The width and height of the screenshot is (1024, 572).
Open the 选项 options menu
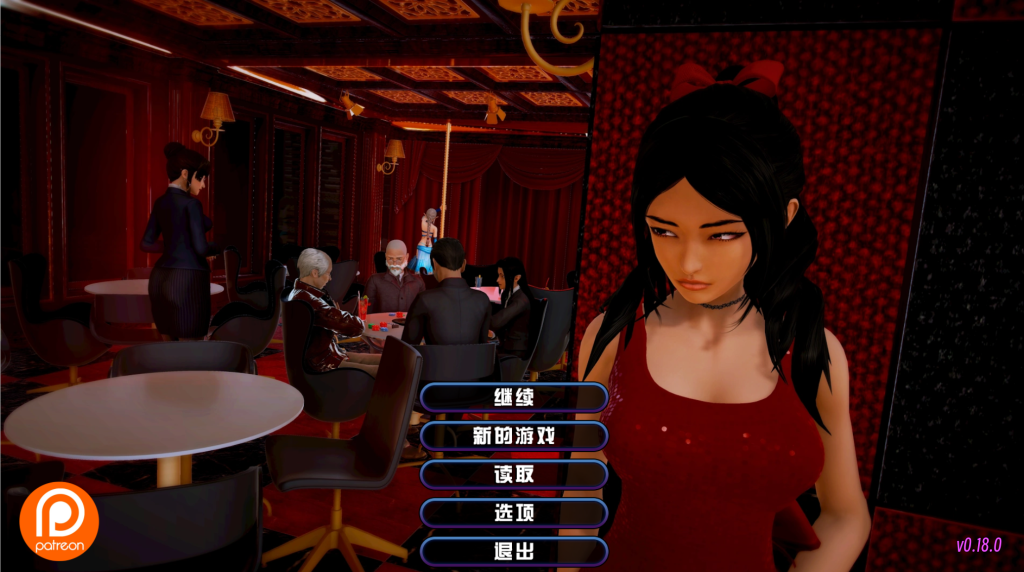(x=514, y=513)
